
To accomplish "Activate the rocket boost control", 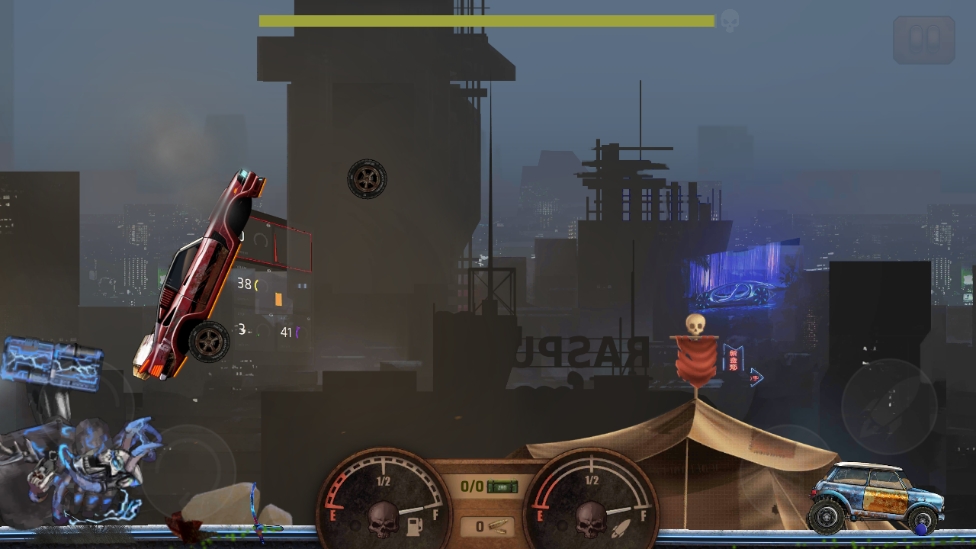I will tap(887, 406).
